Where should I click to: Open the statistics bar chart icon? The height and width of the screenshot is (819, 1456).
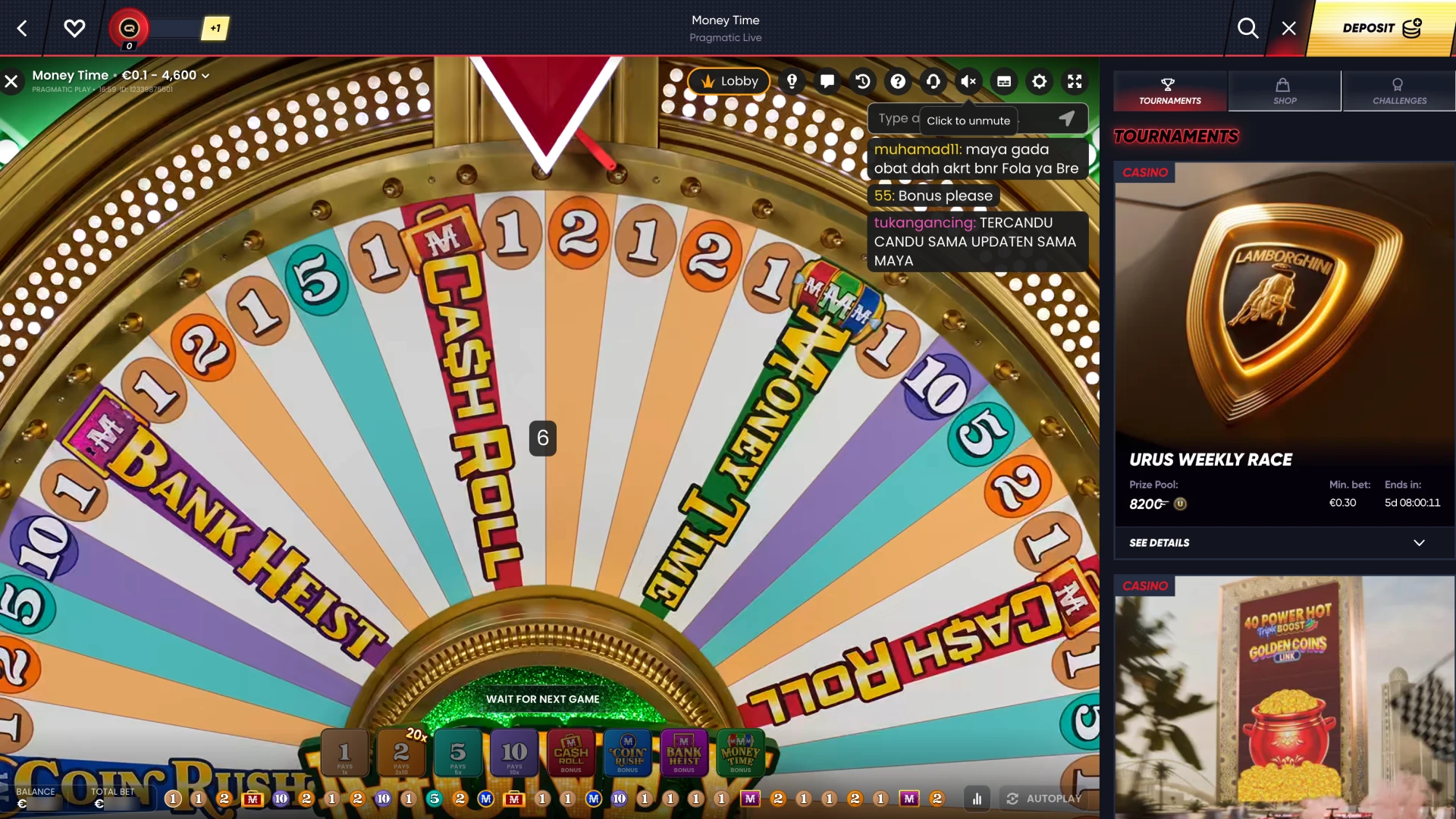977,799
